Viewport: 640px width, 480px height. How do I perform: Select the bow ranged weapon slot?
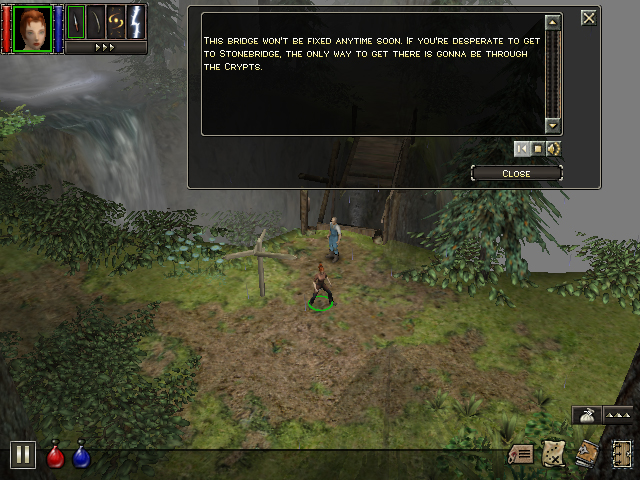coord(95,21)
